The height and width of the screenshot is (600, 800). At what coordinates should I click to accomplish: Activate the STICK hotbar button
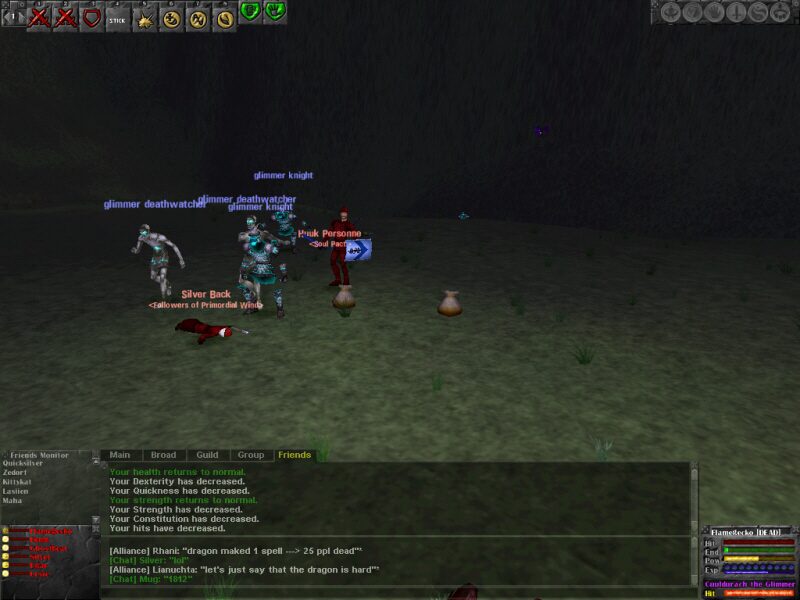tap(117, 18)
